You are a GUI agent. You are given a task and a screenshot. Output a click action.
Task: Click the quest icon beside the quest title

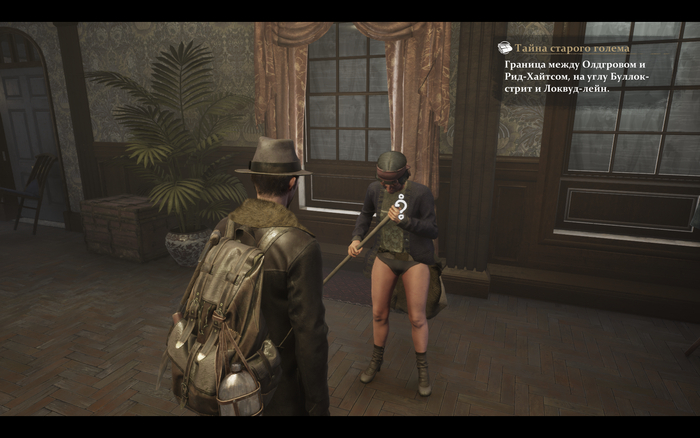(505, 47)
